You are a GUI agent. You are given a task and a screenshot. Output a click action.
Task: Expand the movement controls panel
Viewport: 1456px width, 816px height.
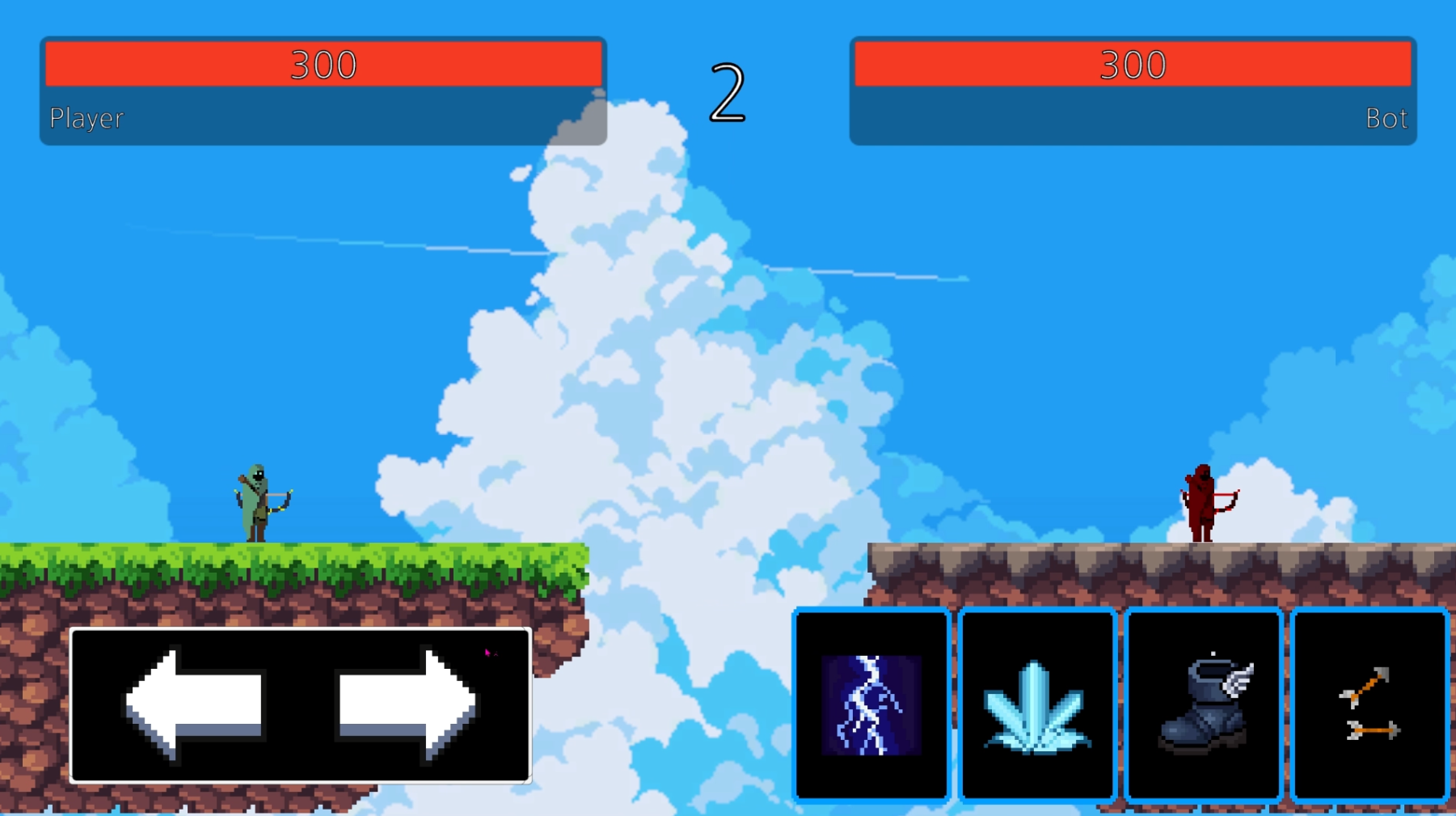301,703
